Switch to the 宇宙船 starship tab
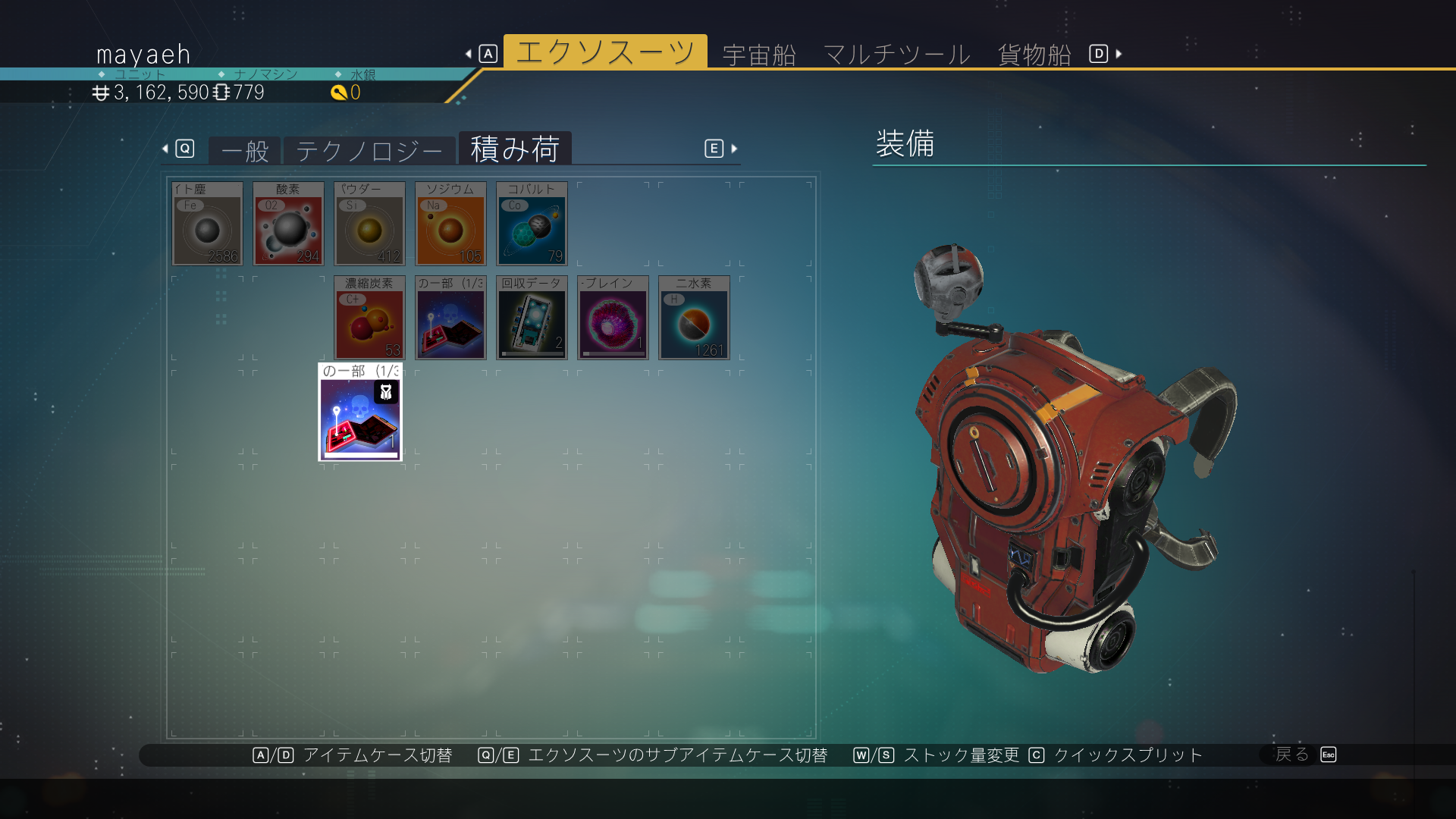 759,55
